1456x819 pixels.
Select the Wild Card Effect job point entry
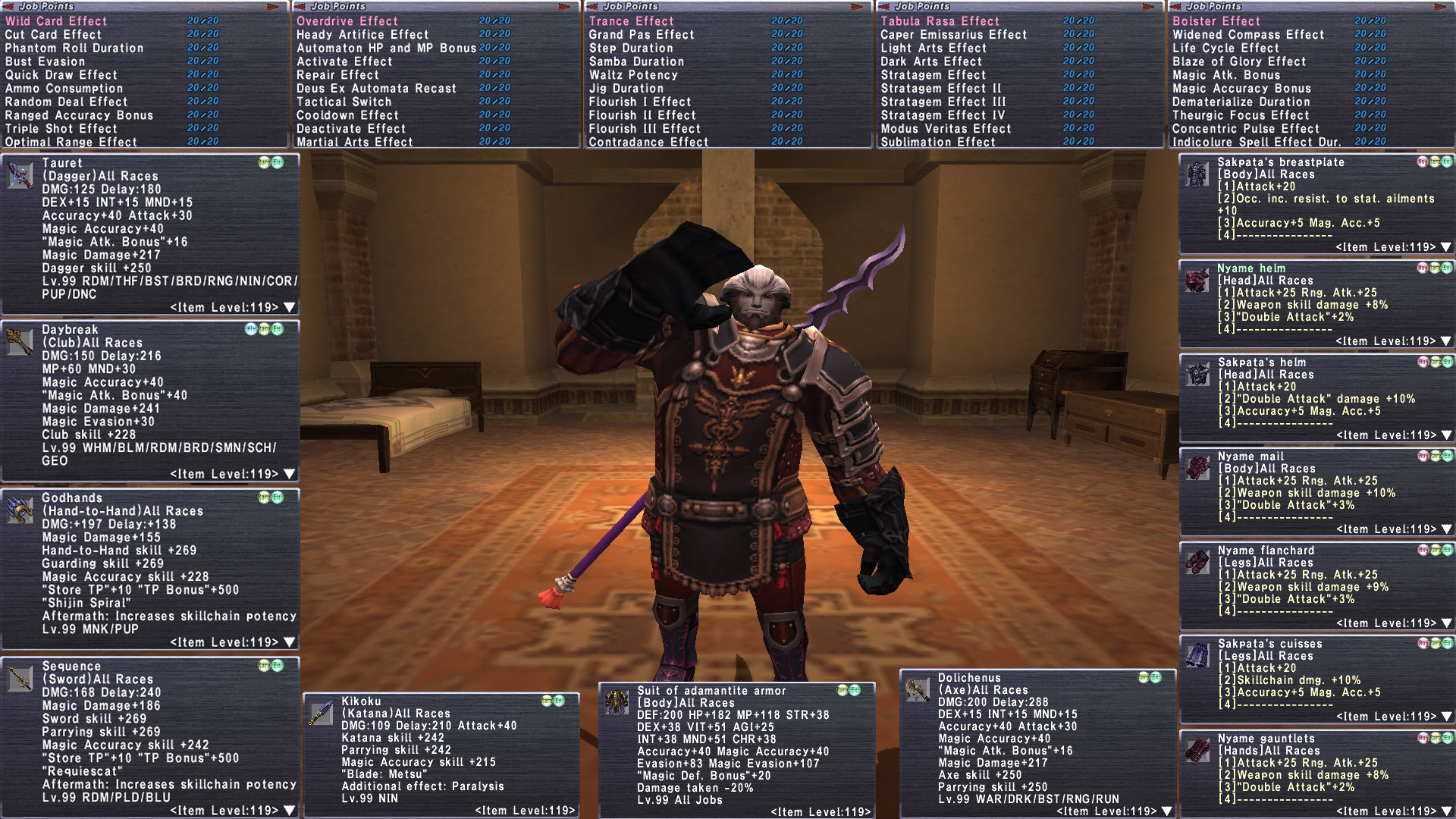57,21
